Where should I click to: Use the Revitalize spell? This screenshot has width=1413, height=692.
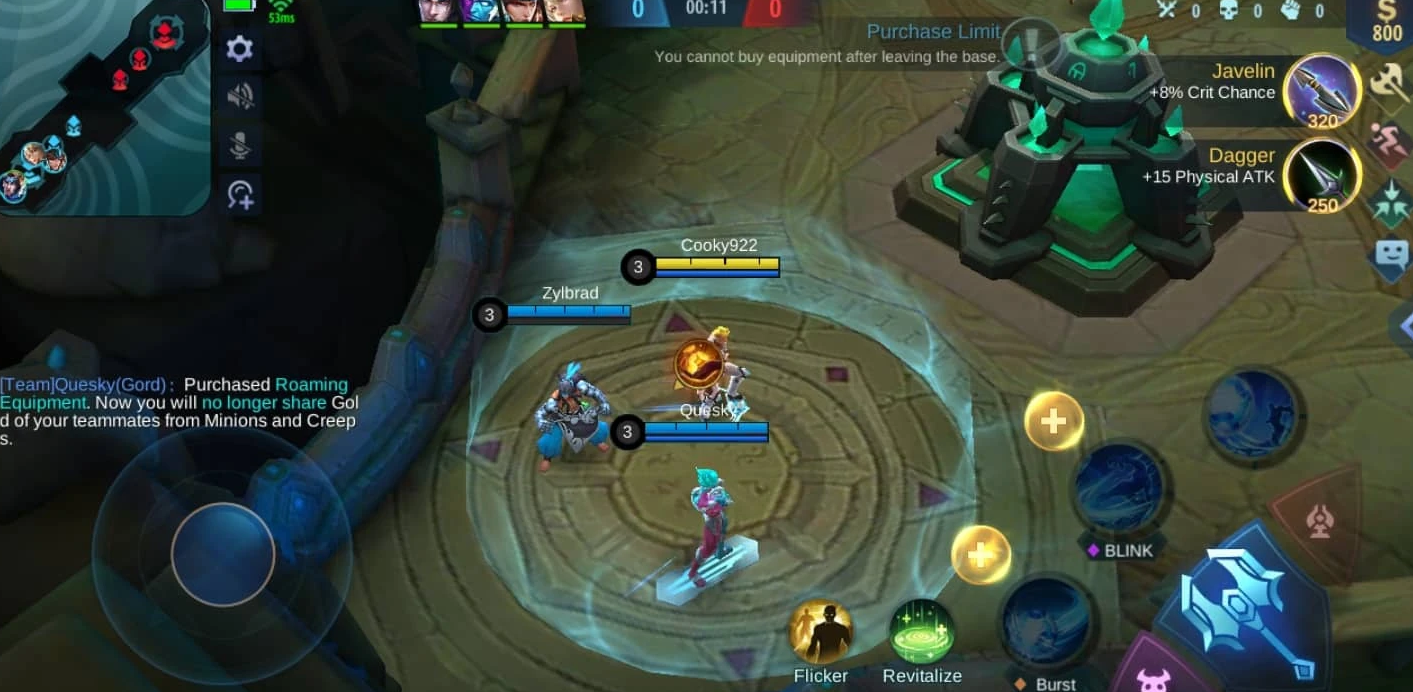(921, 633)
